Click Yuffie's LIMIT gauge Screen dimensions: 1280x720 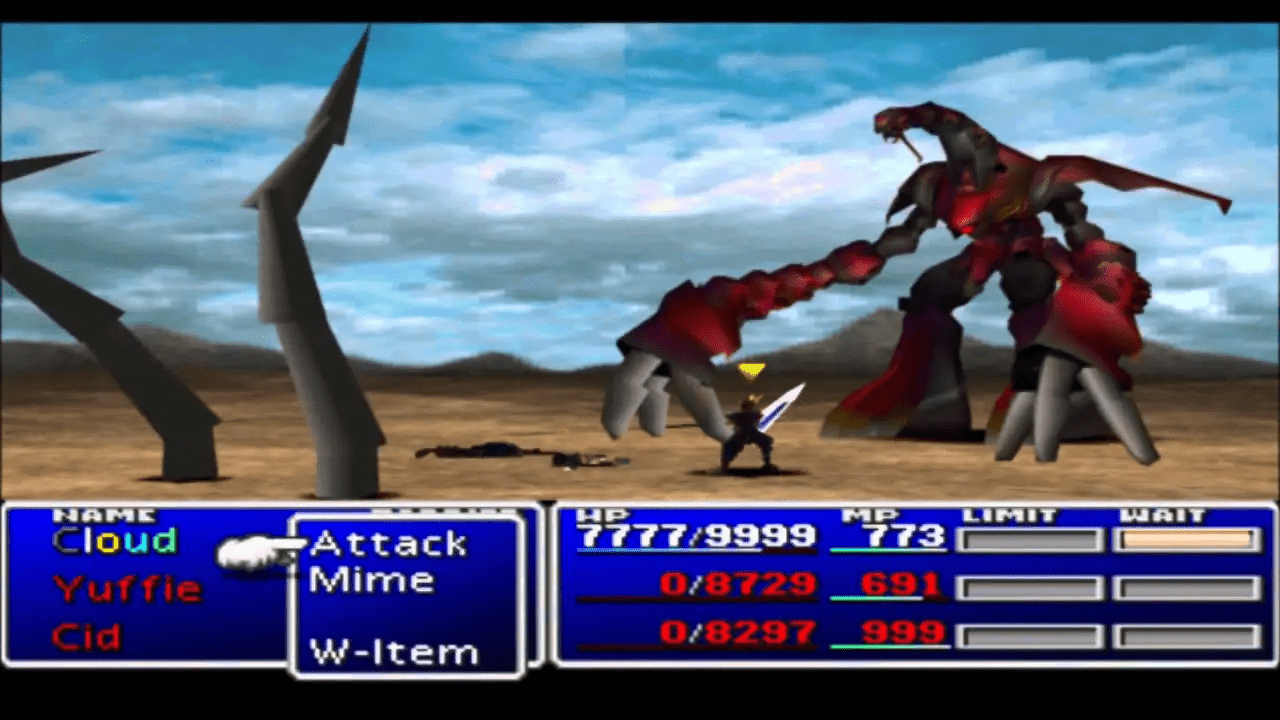pos(1031,588)
